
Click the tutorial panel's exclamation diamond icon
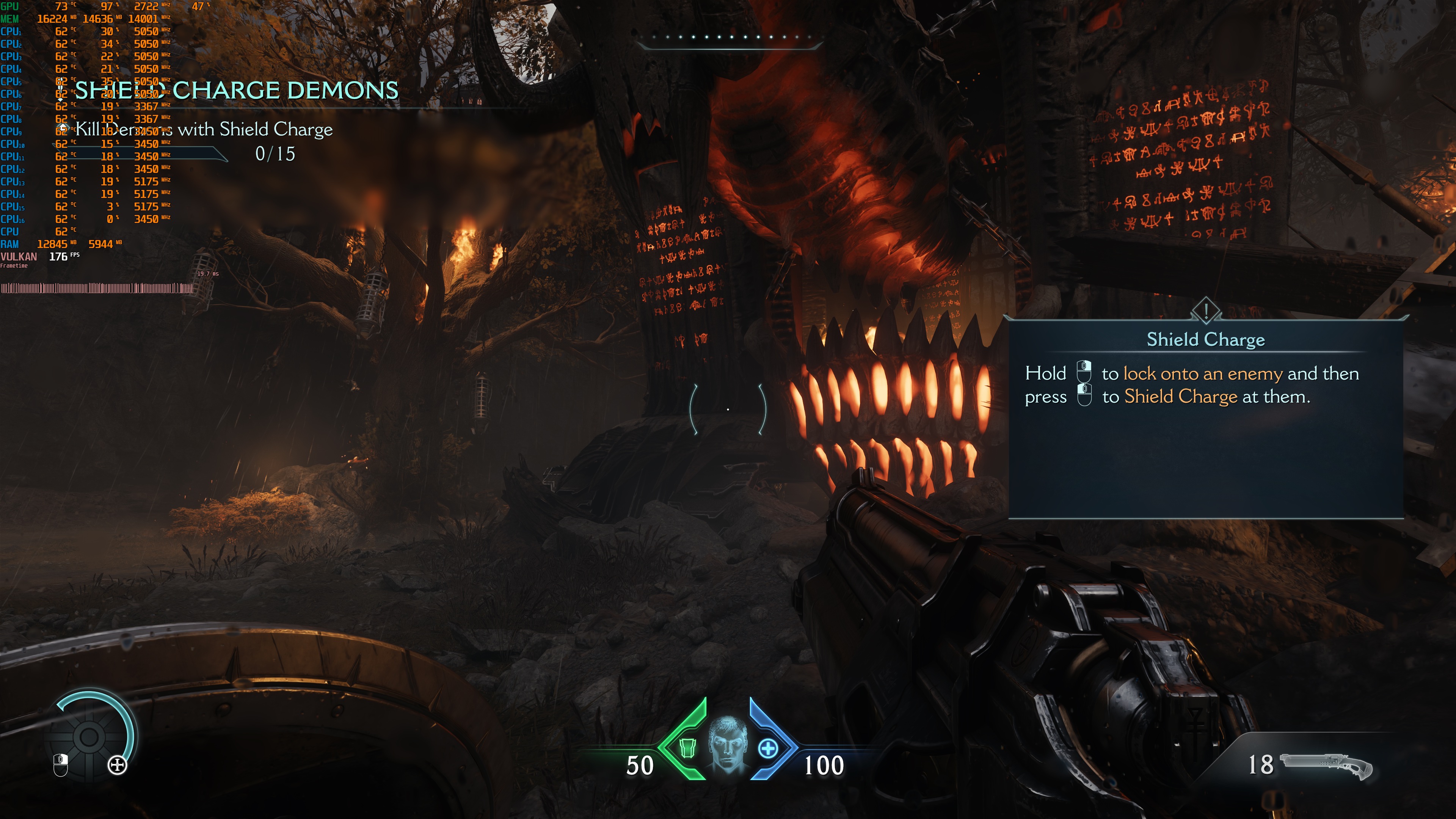pos(1206,310)
